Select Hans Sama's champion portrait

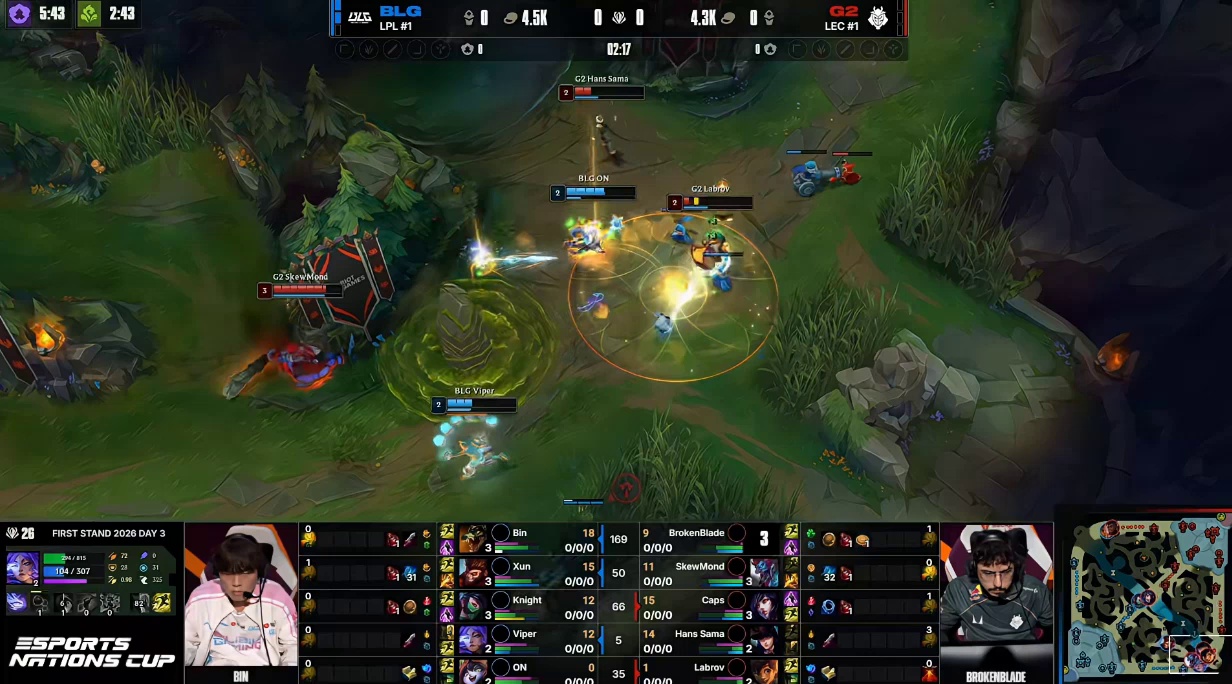pyautogui.click(x=764, y=639)
